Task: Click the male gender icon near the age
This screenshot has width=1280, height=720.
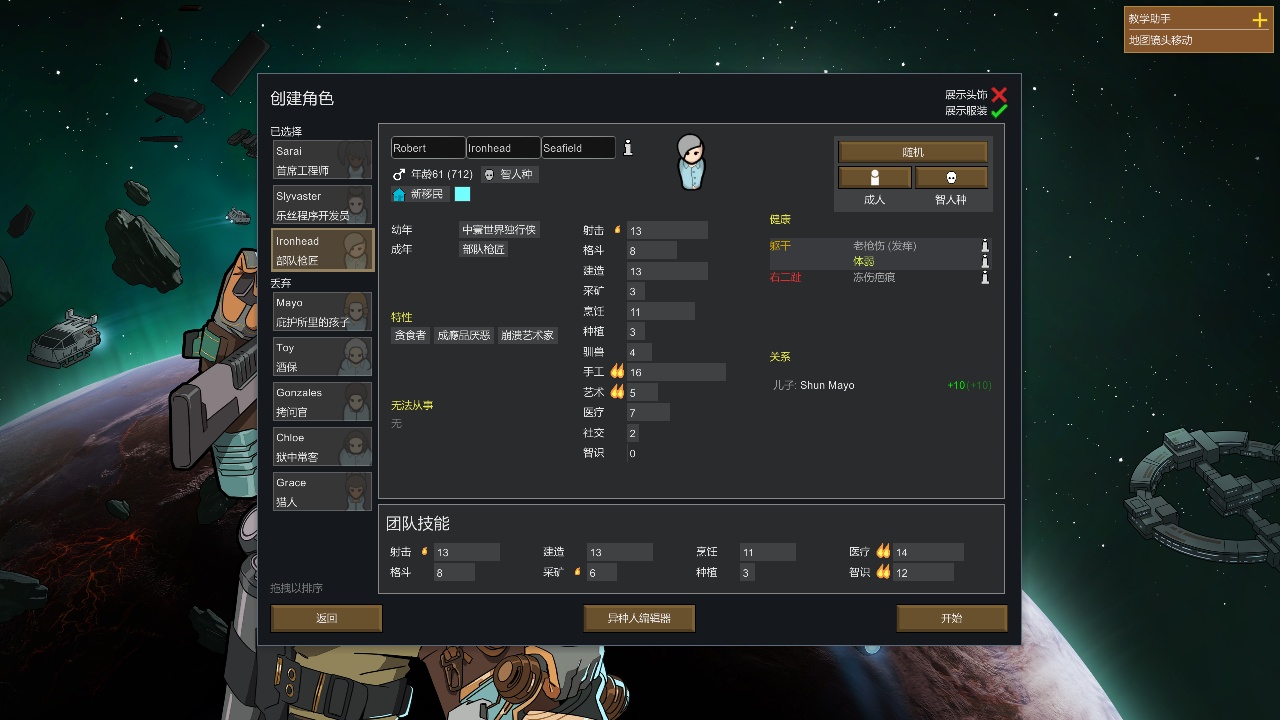Action: point(398,174)
